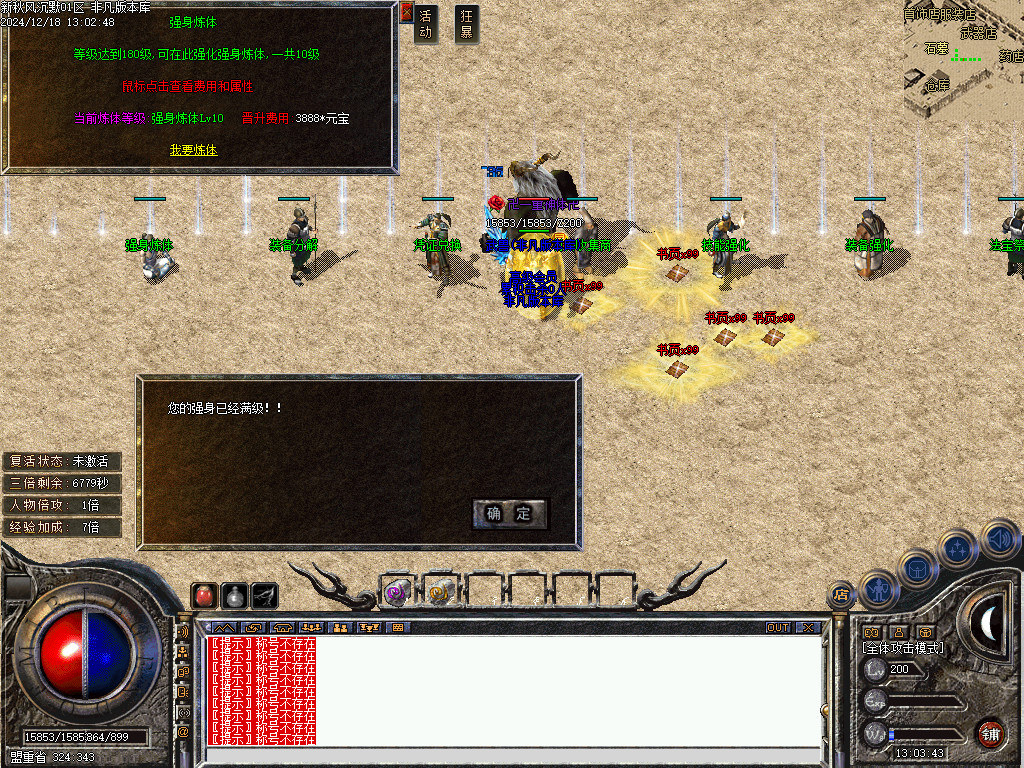Click the 我要炼体 link in the NPC panel
The image size is (1024, 768).
pyautogui.click(x=193, y=150)
